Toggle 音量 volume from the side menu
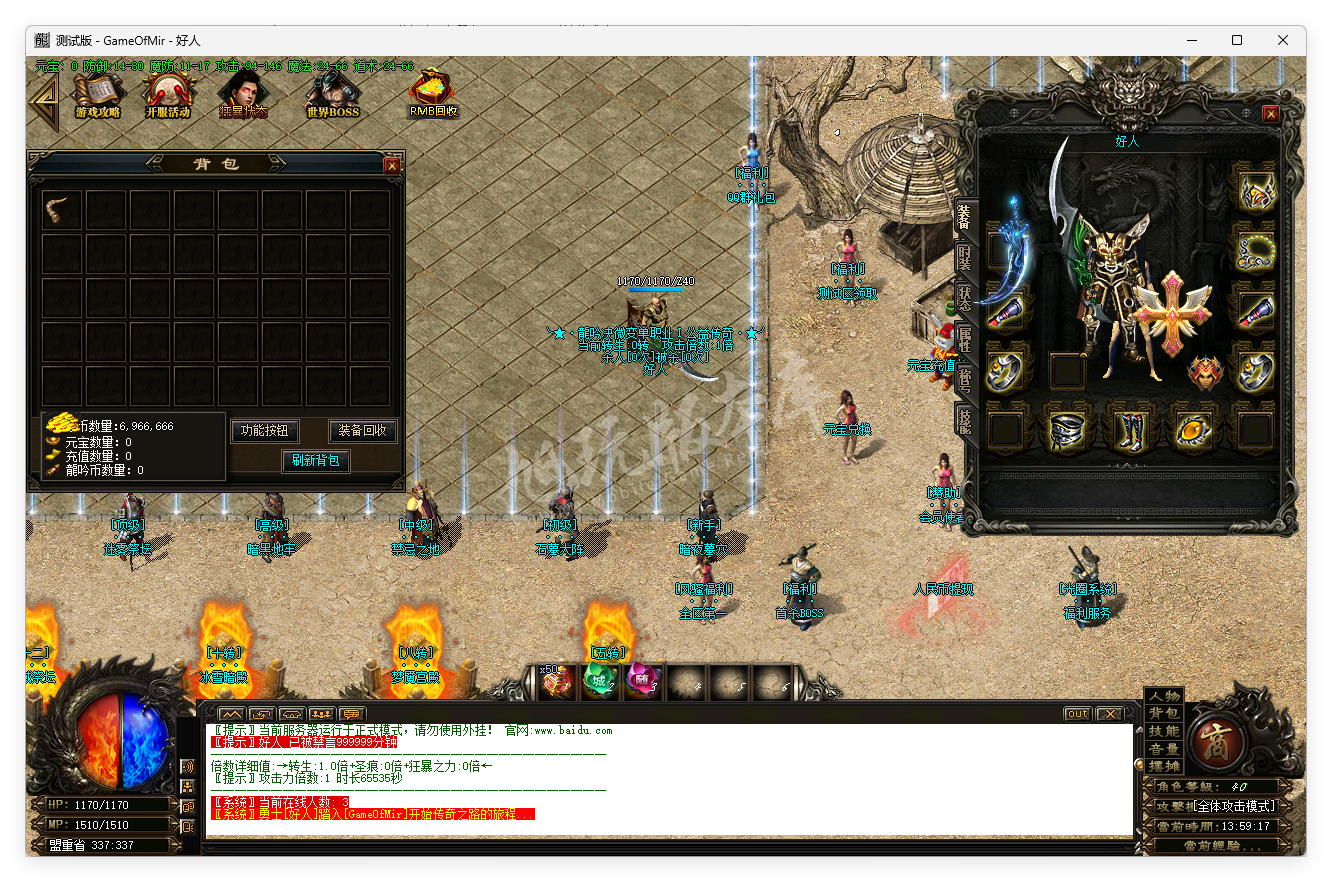1332x882 pixels. (x=1164, y=747)
